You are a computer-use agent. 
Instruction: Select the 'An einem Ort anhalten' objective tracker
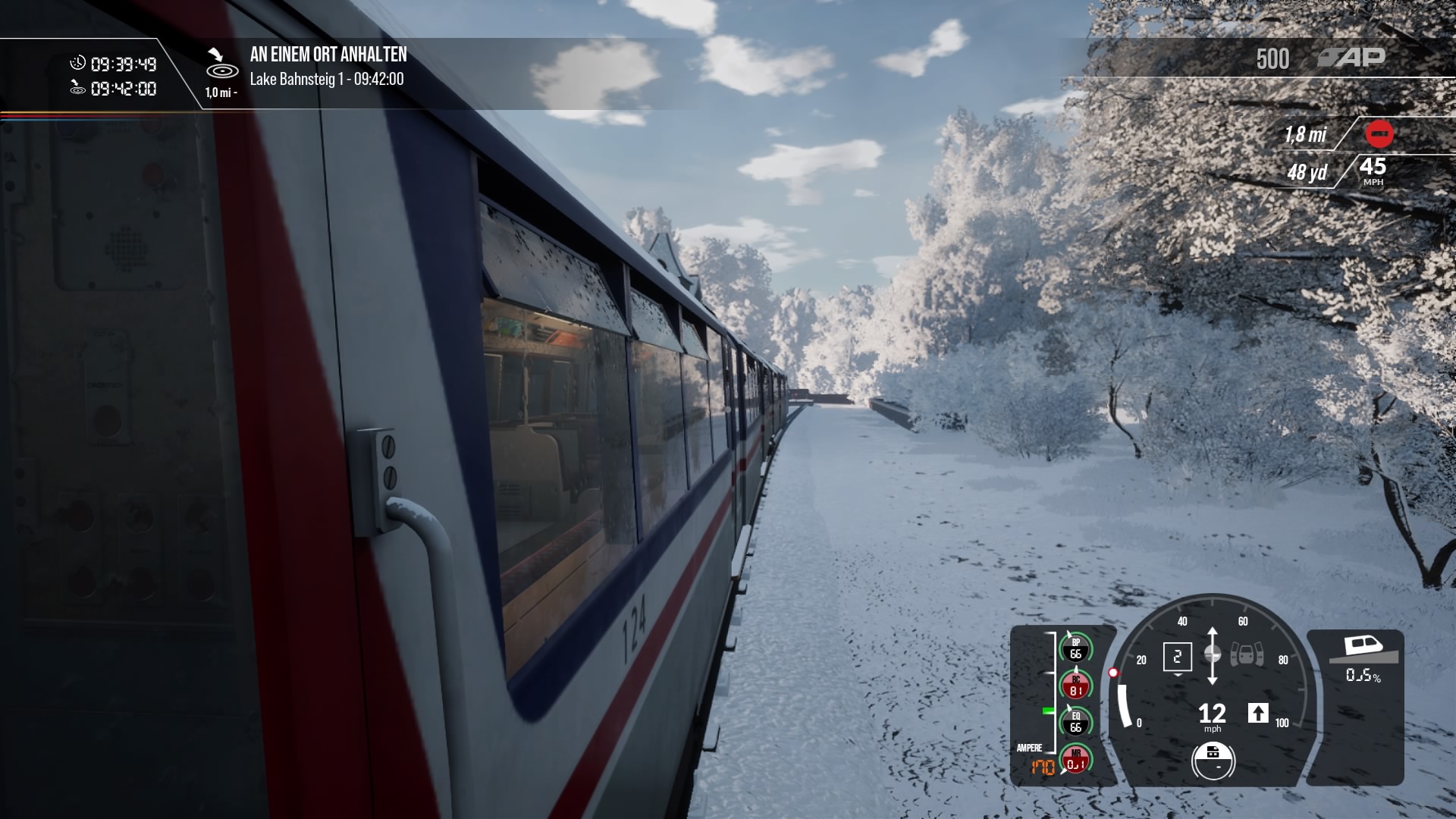pos(328,55)
